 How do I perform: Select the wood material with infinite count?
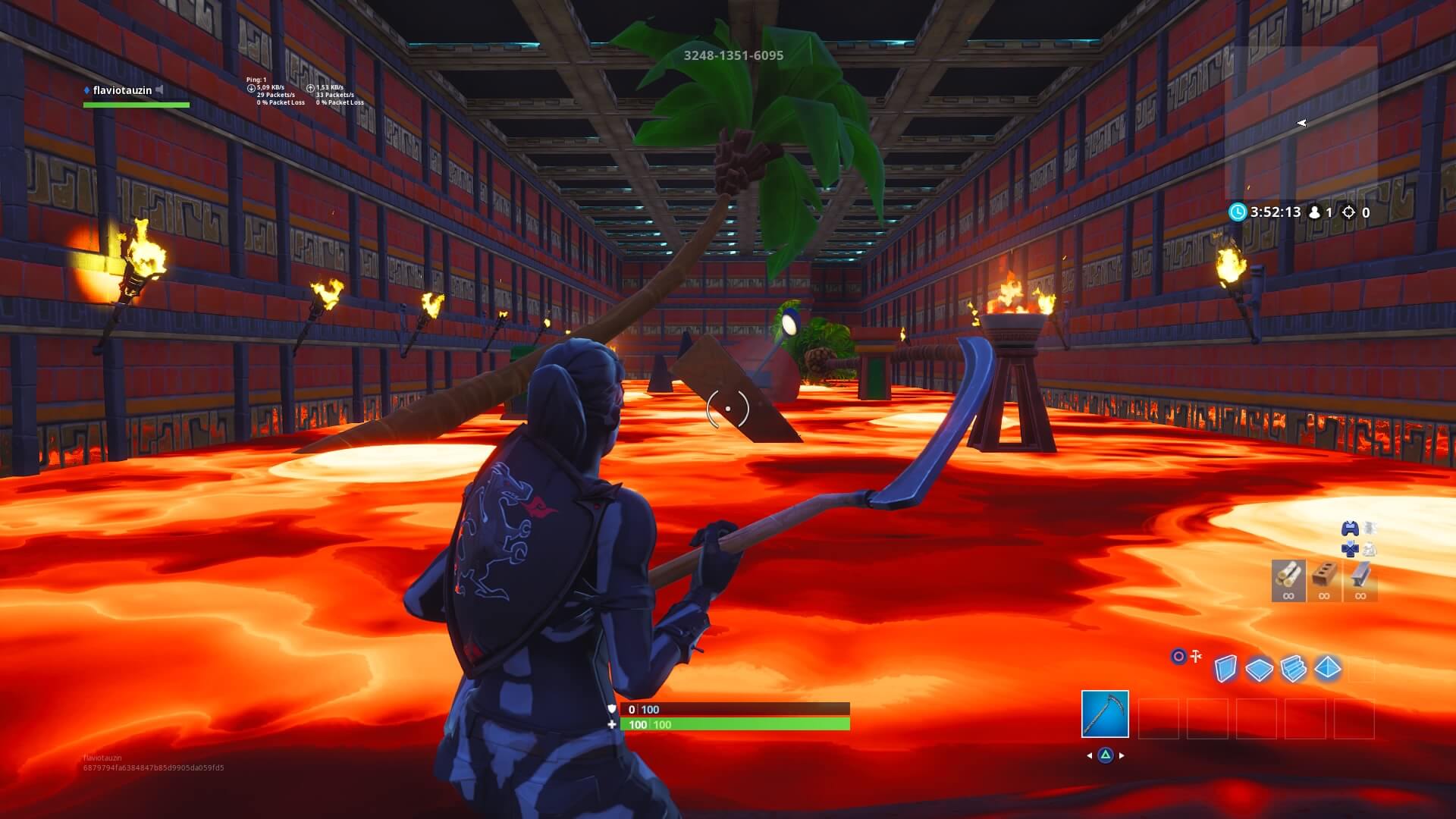tap(1288, 579)
